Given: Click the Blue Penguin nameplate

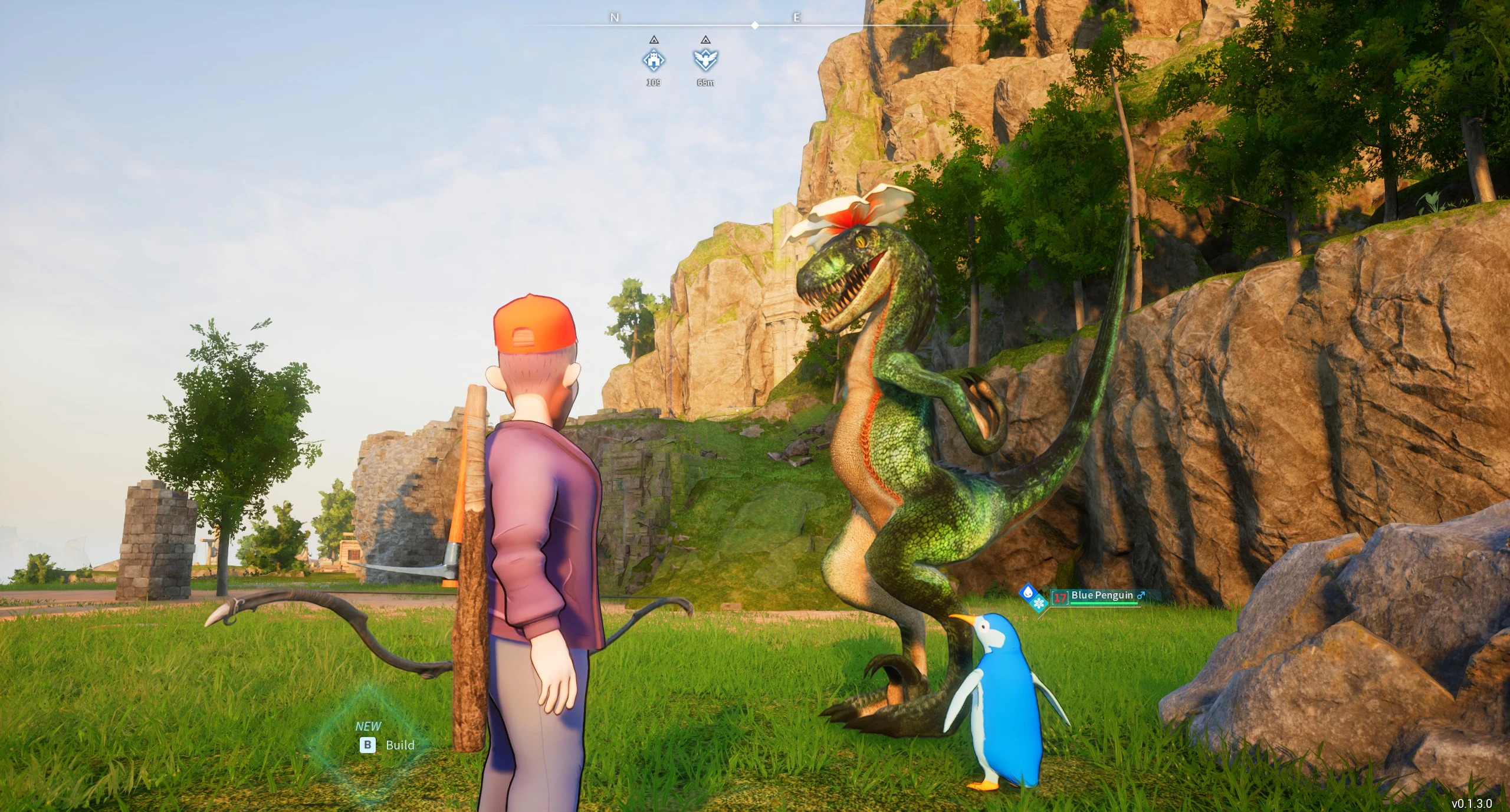Looking at the screenshot, I should pos(1102,596).
